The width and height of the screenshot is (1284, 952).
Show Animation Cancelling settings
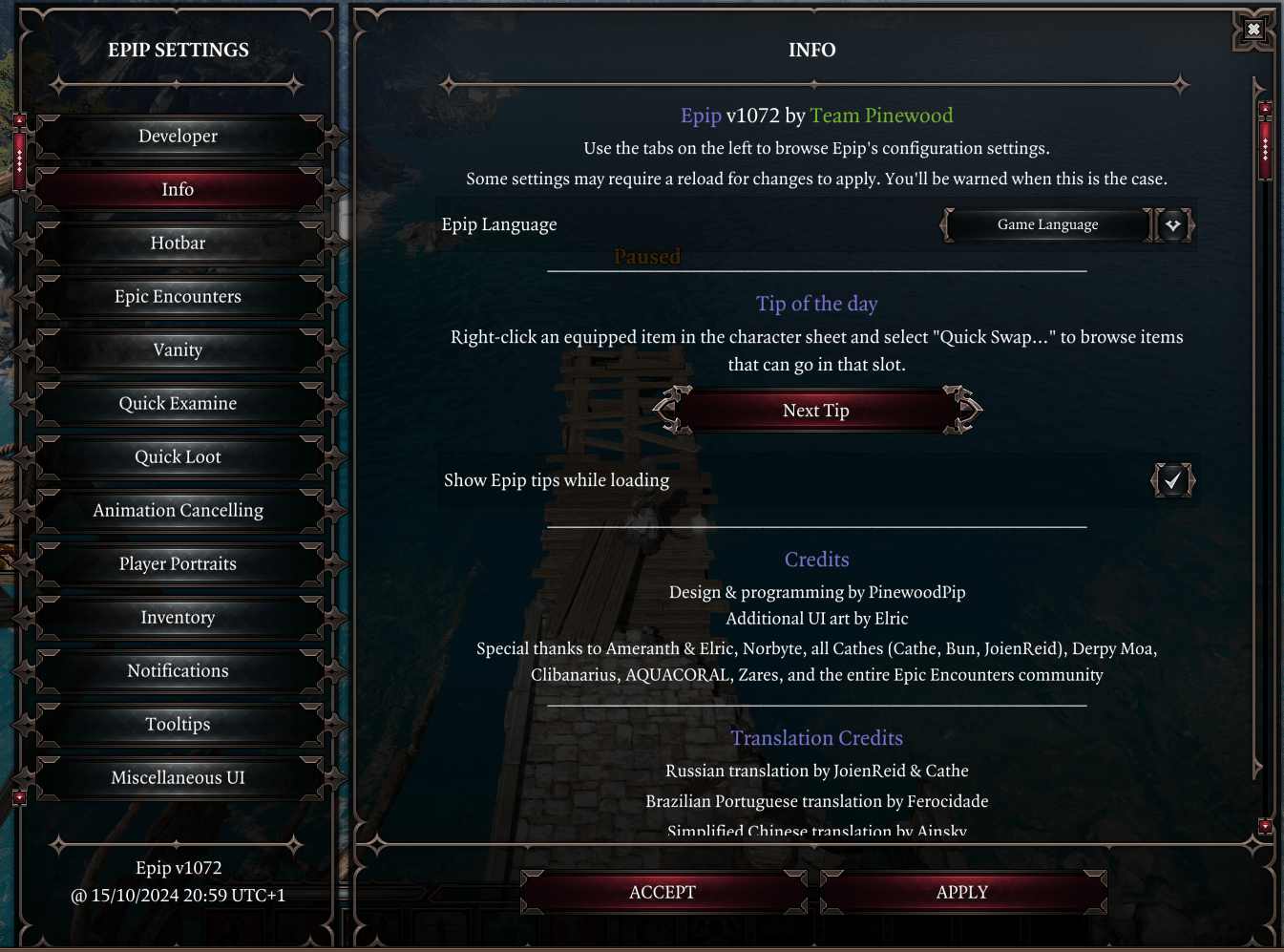point(178,511)
